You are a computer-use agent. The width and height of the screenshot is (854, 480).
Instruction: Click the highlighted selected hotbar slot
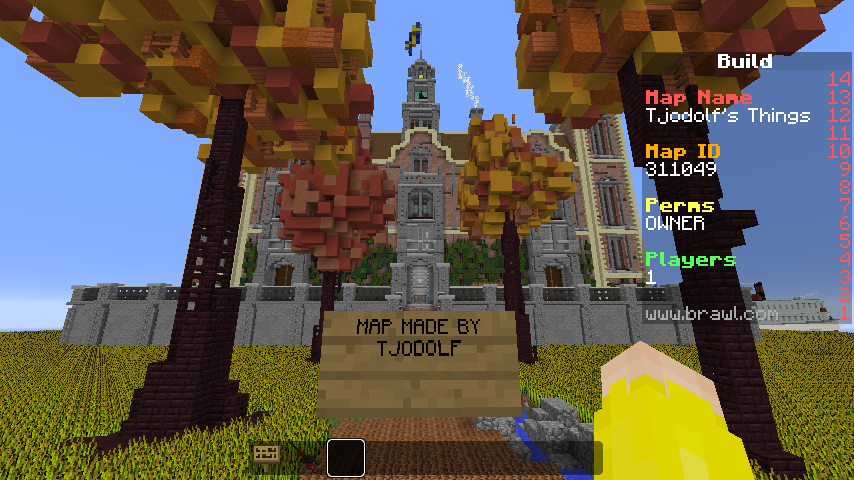click(x=346, y=457)
